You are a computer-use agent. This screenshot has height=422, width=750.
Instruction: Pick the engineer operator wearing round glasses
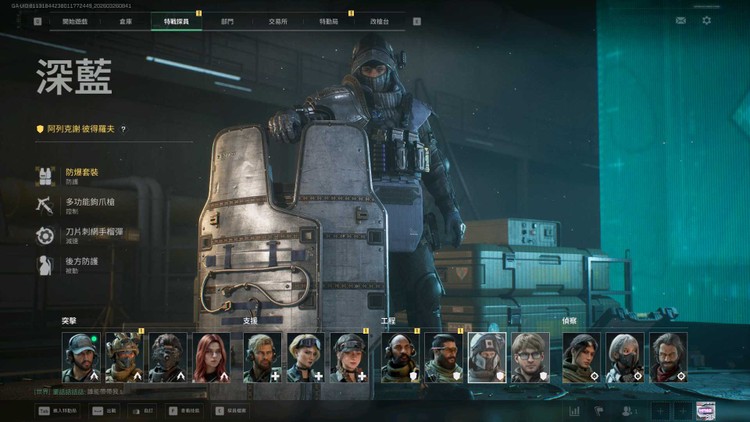point(531,358)
